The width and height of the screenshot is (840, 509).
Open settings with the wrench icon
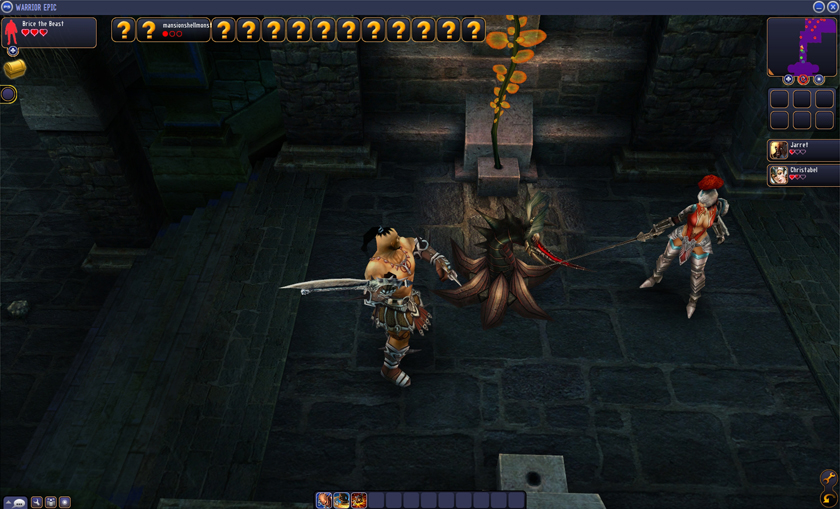[x=828, y=479]
